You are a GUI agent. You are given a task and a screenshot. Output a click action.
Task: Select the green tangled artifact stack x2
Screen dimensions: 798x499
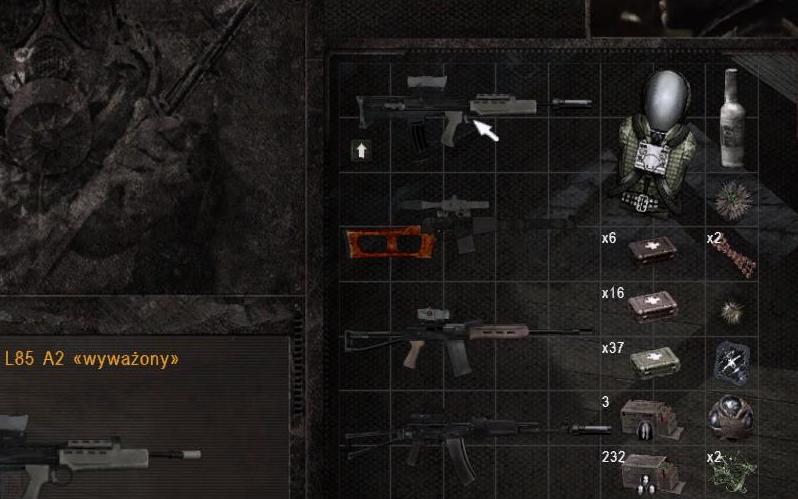pyautogui.click(x=735, y=473)
